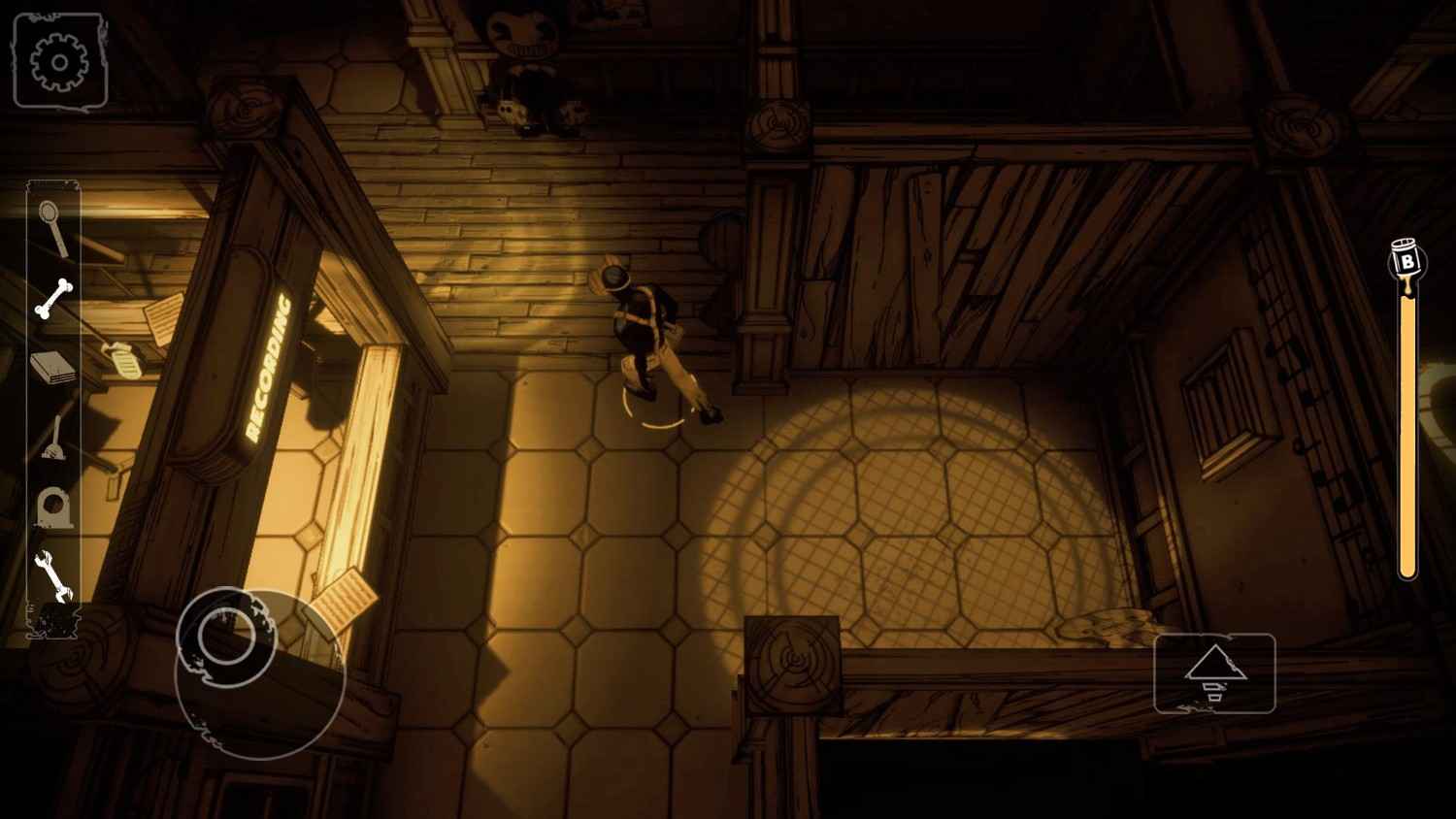
Task: Select the lever-handle item in the inventory
Action: (x=53, y=437)
